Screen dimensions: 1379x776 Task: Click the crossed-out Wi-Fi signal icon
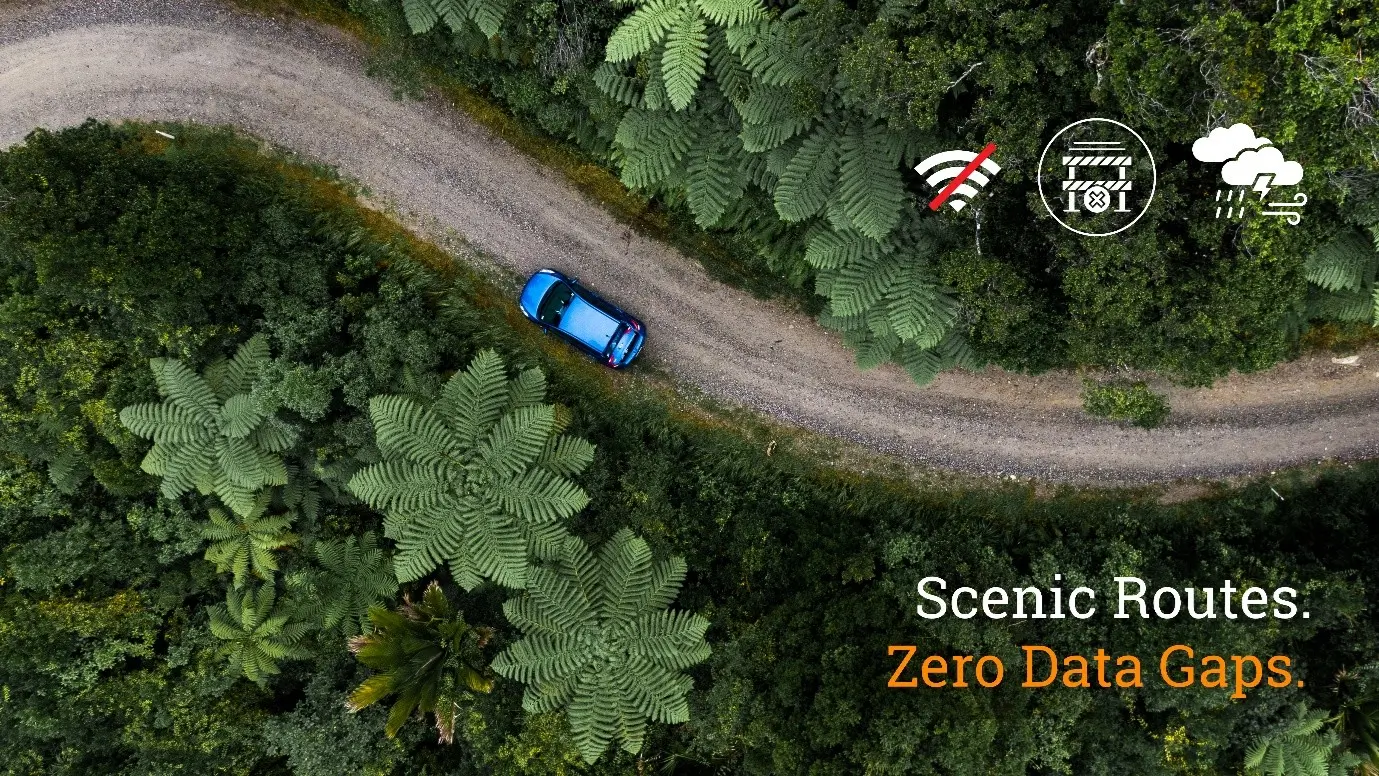957,179
